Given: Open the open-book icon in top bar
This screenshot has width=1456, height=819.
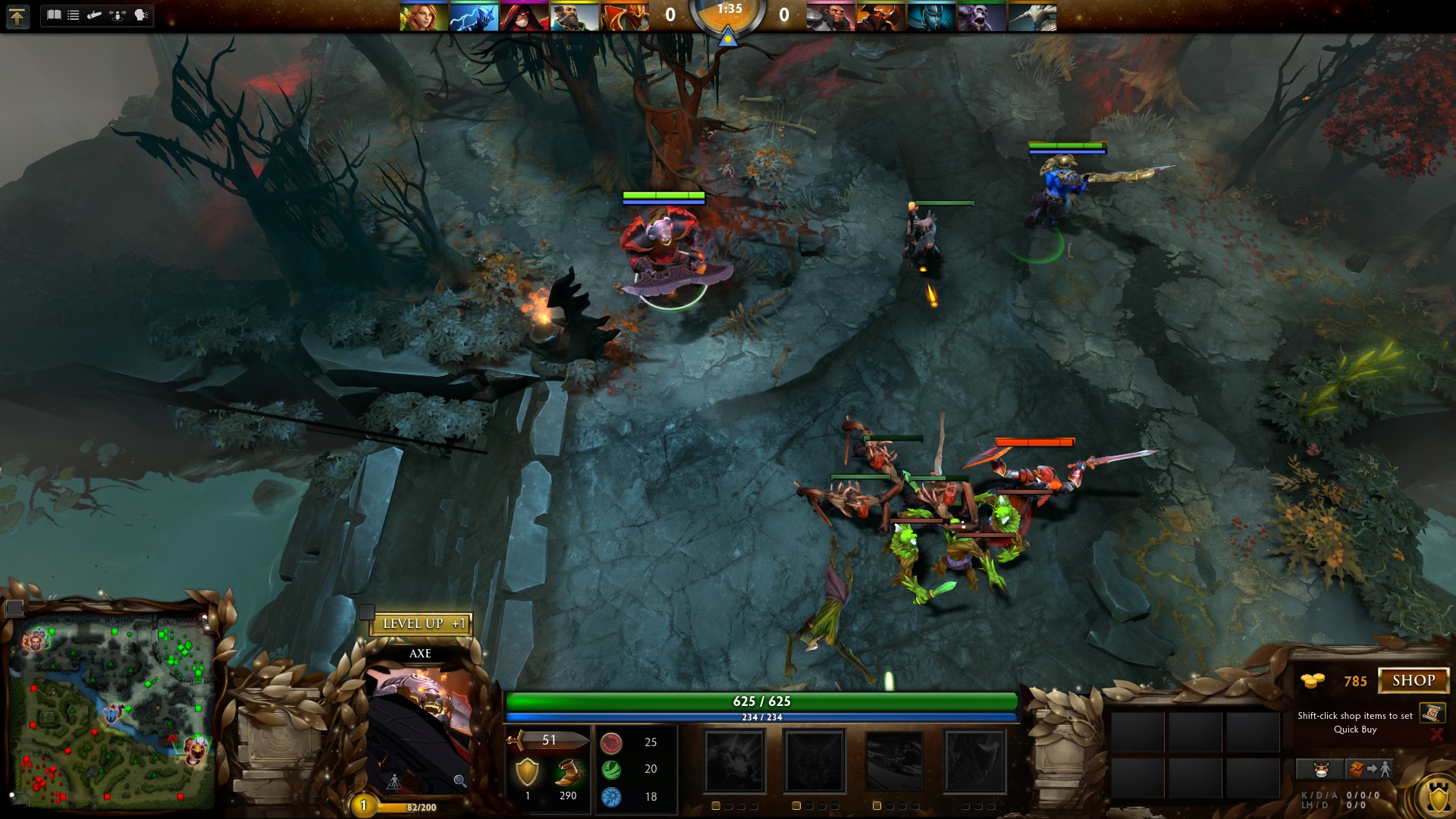Looking at the screenshot, I should coord(54,15).
